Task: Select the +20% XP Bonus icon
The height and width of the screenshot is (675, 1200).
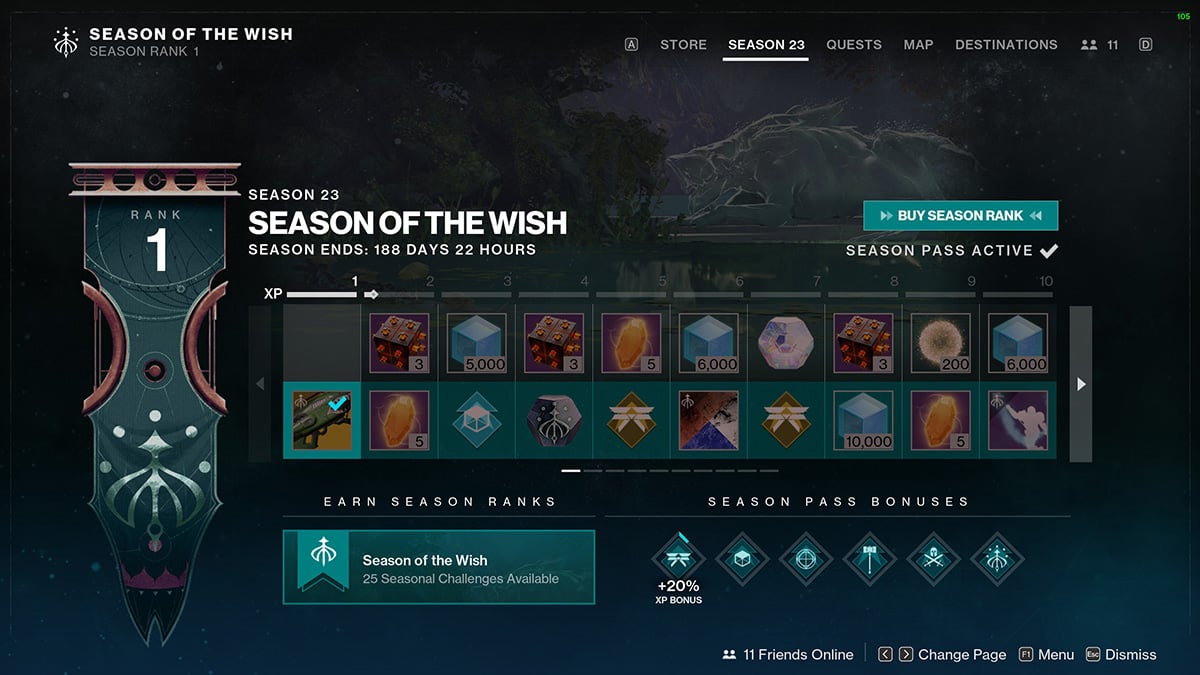Action: (x=679, y=557)
